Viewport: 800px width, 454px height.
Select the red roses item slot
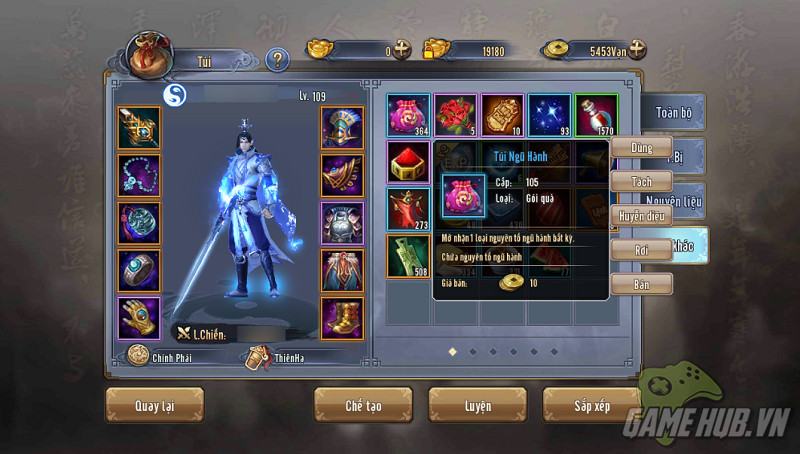coord(455,116)
